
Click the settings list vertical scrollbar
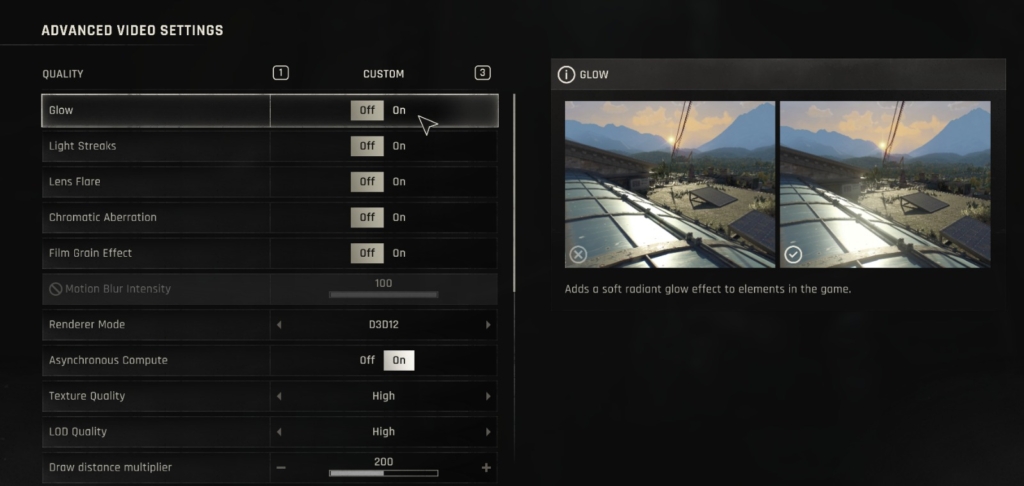pyautogui.click(x=514, y=190)
